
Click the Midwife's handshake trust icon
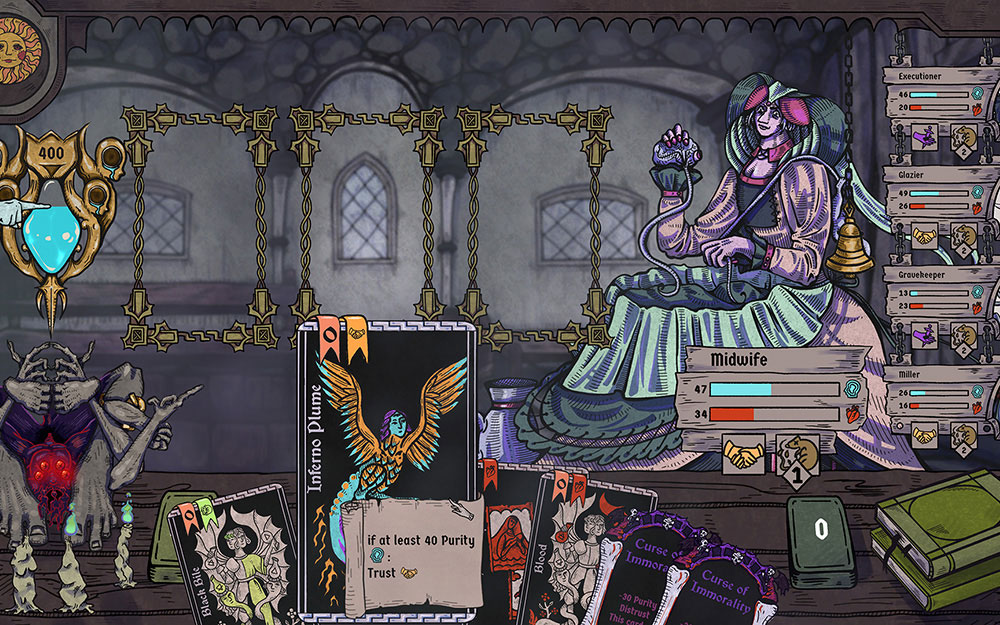[742, 455]
